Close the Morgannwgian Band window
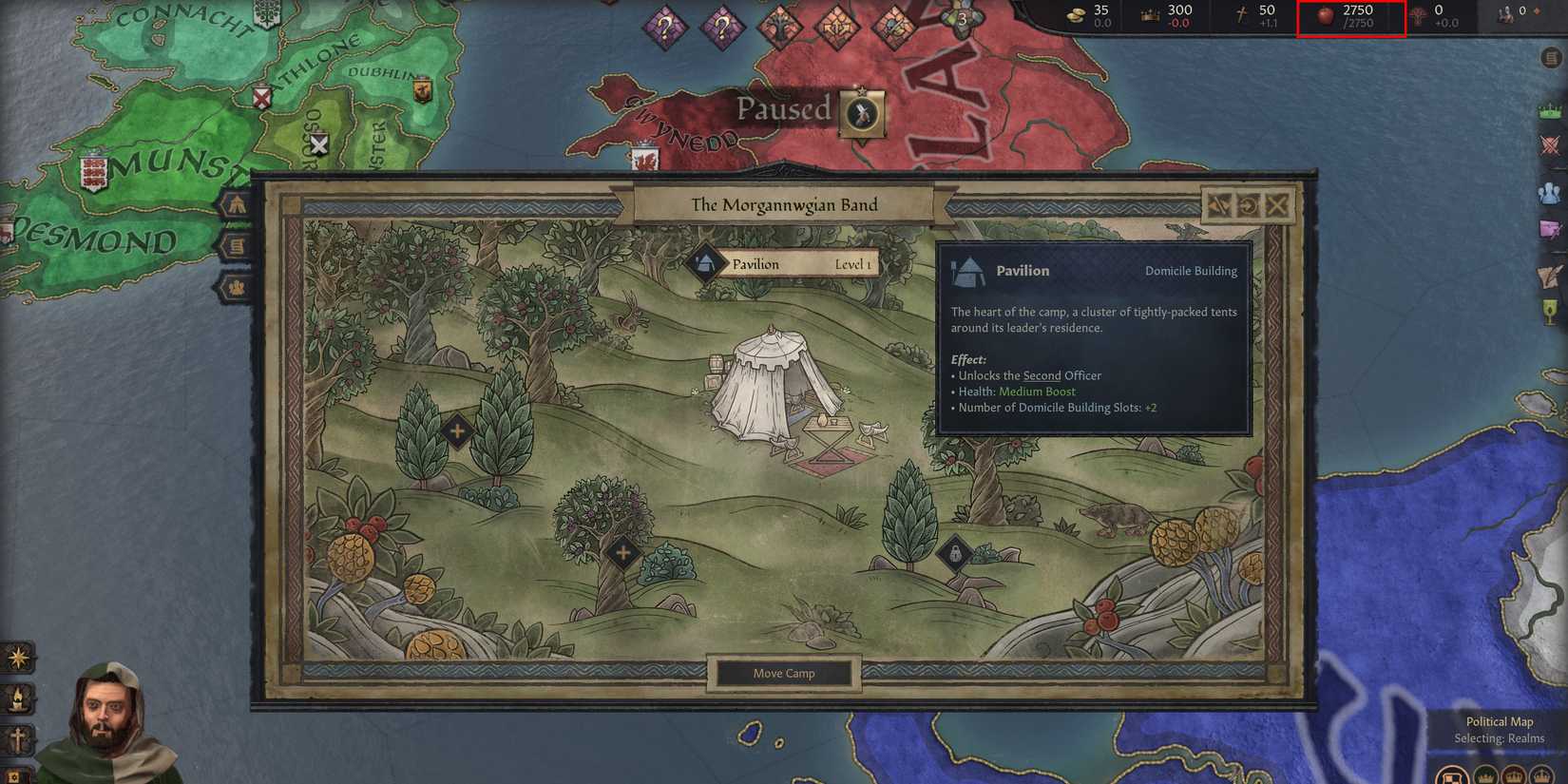 1277,205
